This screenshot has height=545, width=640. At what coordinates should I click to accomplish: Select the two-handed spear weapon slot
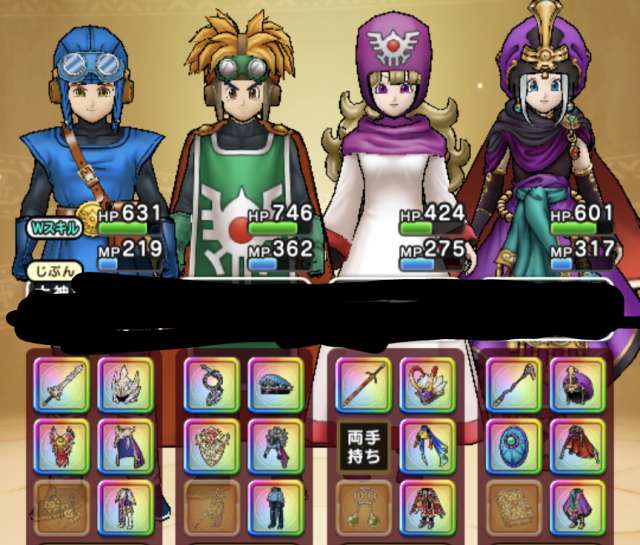363,384
